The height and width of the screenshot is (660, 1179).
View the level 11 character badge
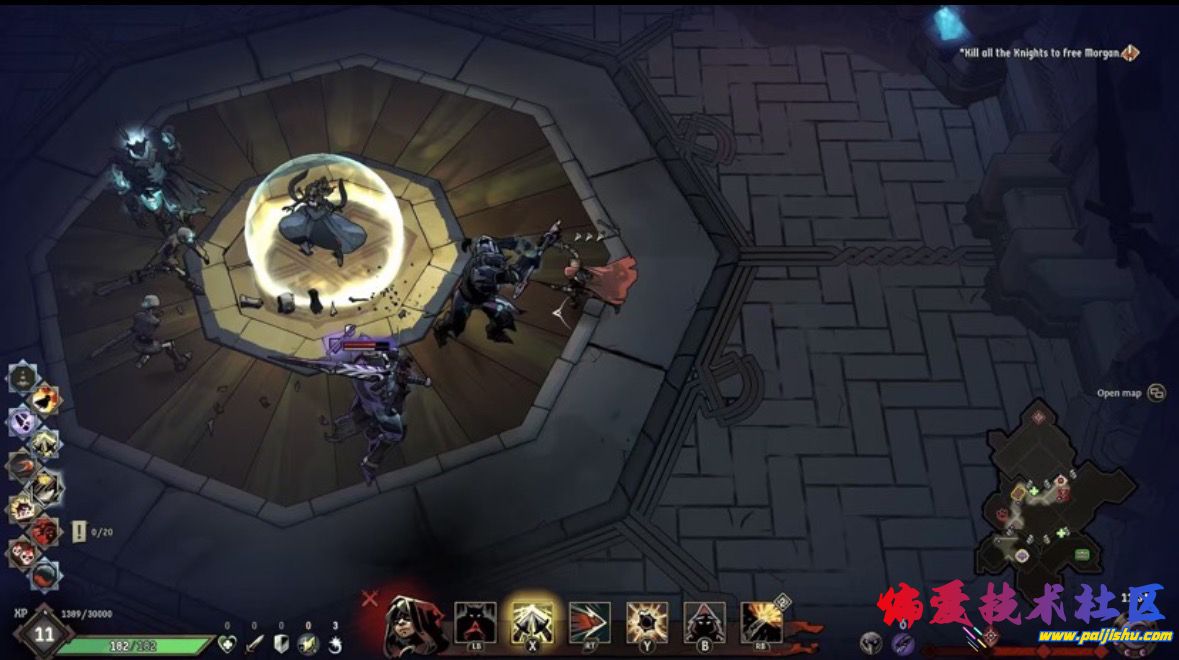43,633
